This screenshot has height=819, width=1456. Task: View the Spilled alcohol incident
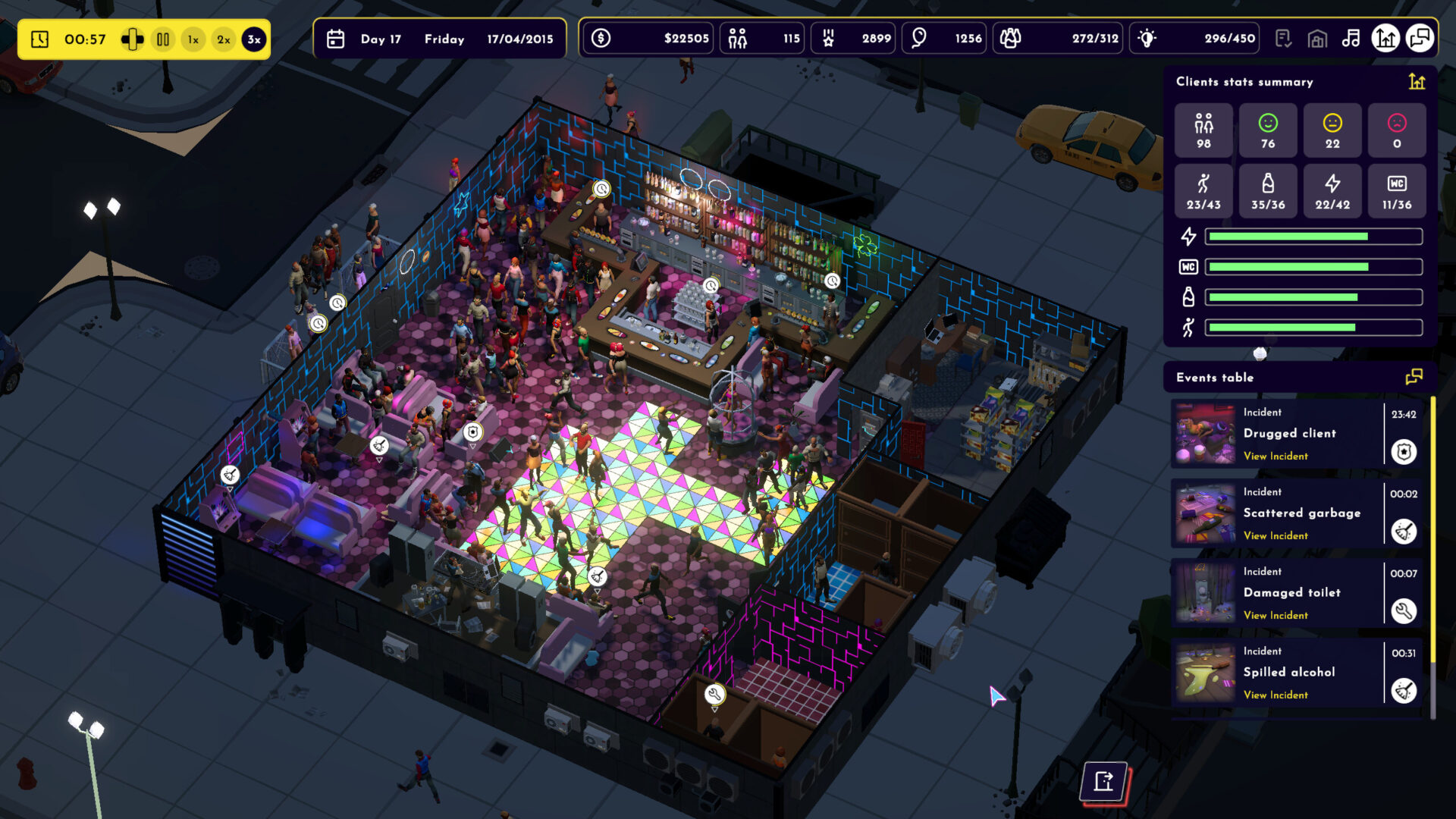click(1276, 695)
